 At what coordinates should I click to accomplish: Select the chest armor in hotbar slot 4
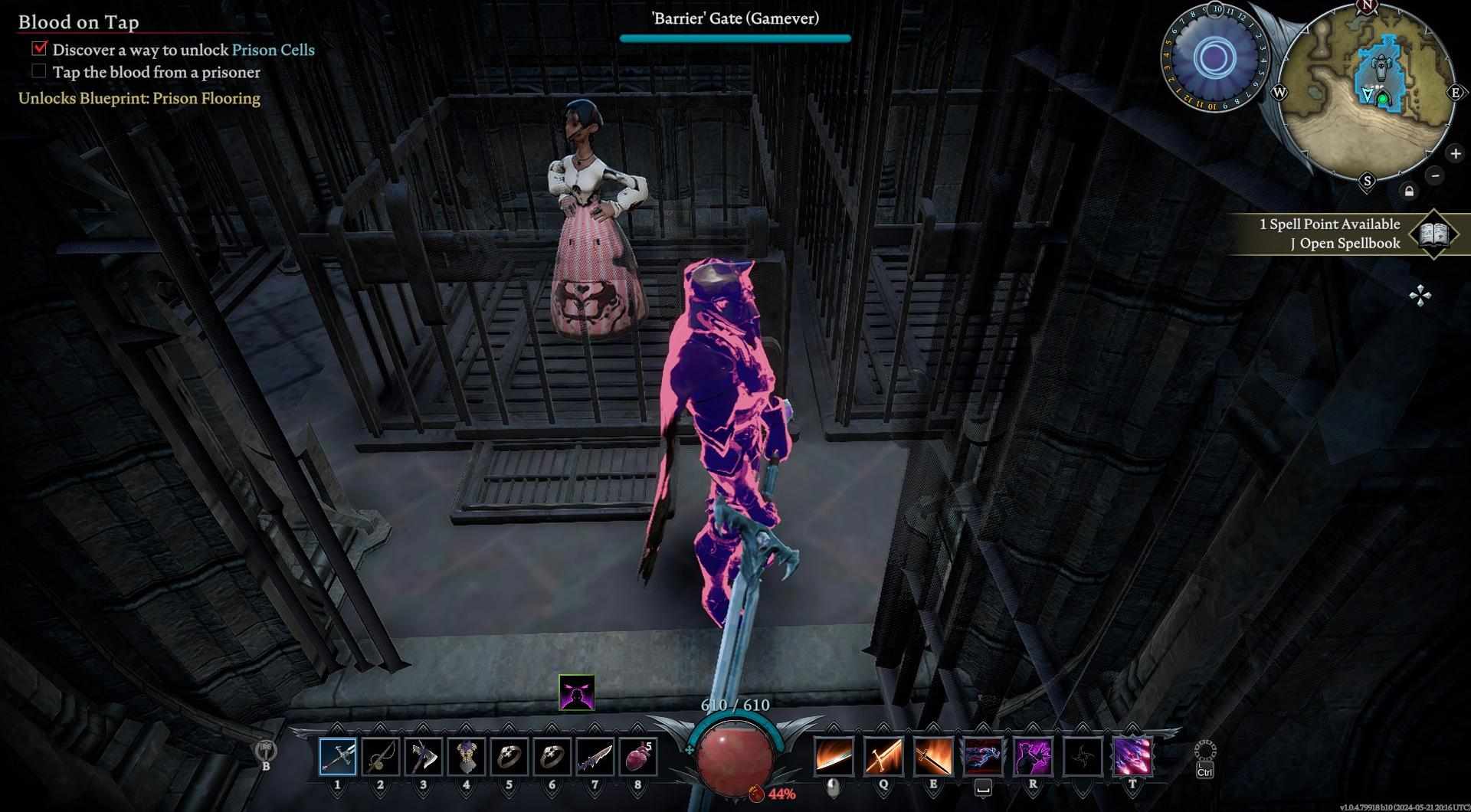pos(466,756)
